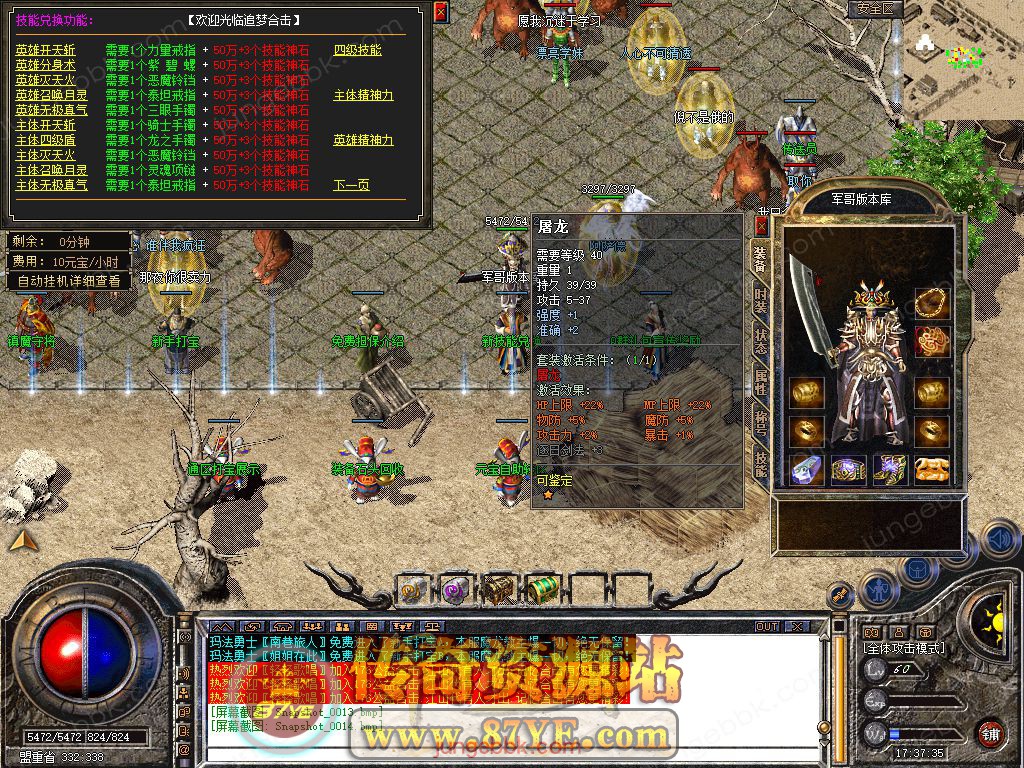
Task: Select the 英雄开天斩 skill exchange link
Action: tap(45, 50)
